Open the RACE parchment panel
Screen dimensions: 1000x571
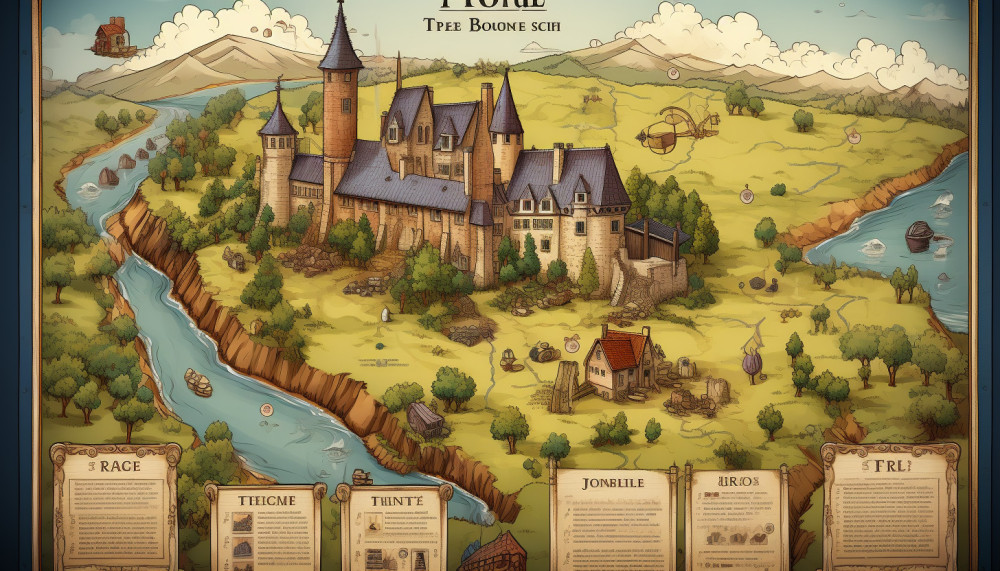(115, 505)
